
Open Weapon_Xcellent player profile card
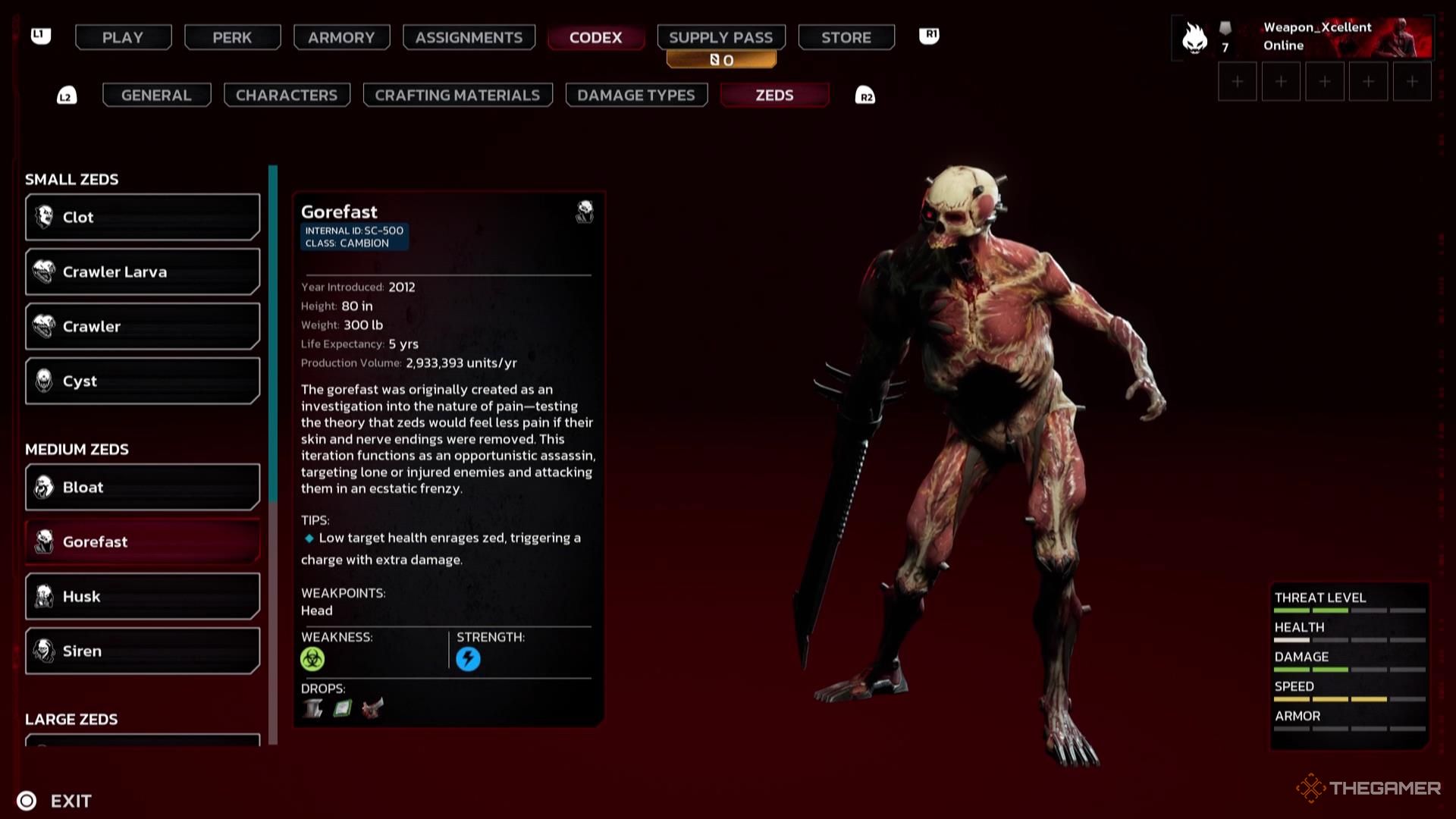coord(1304,37)
